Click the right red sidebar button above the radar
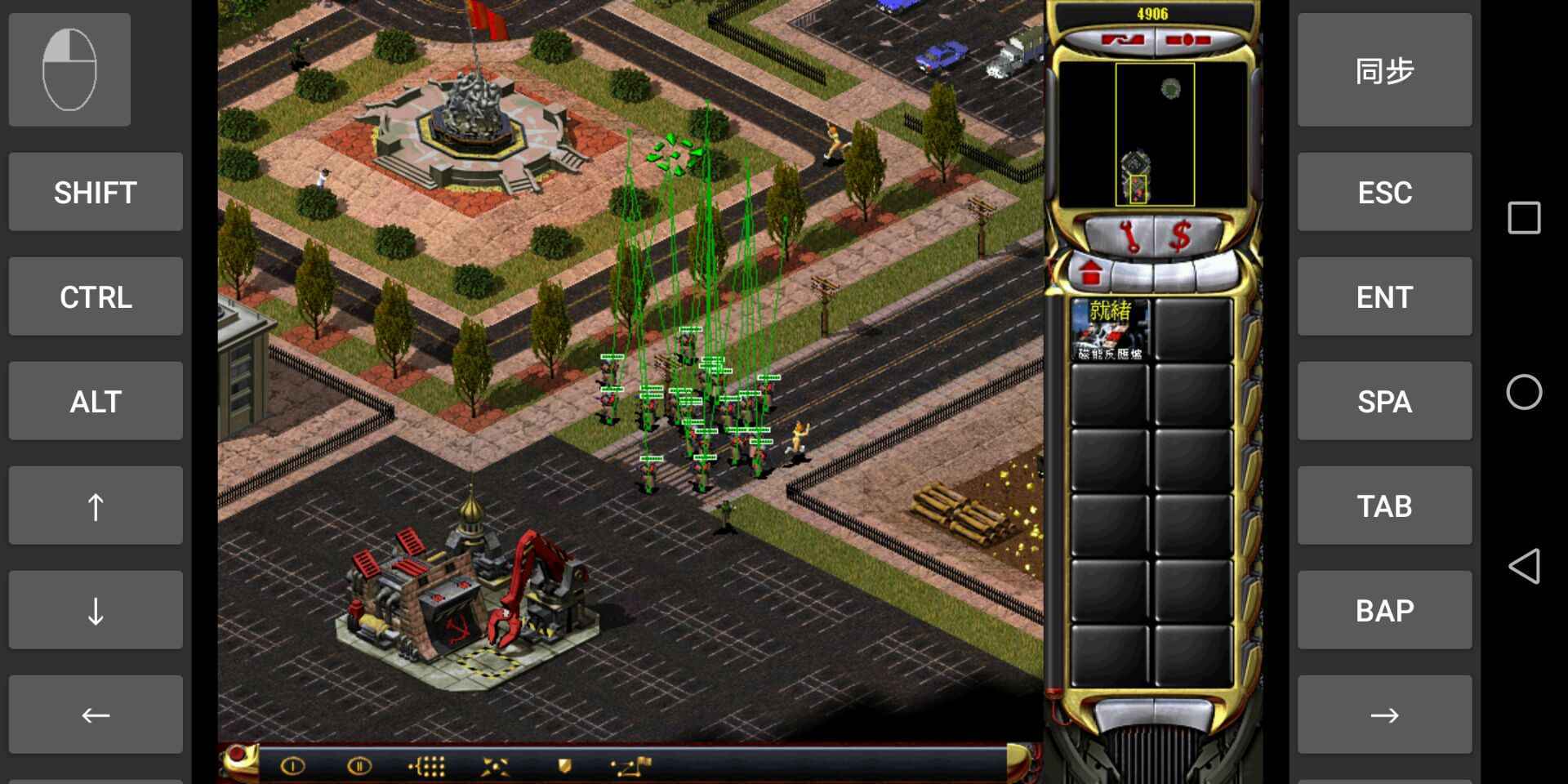1568x784 pixels. (x=1187, y=40)
